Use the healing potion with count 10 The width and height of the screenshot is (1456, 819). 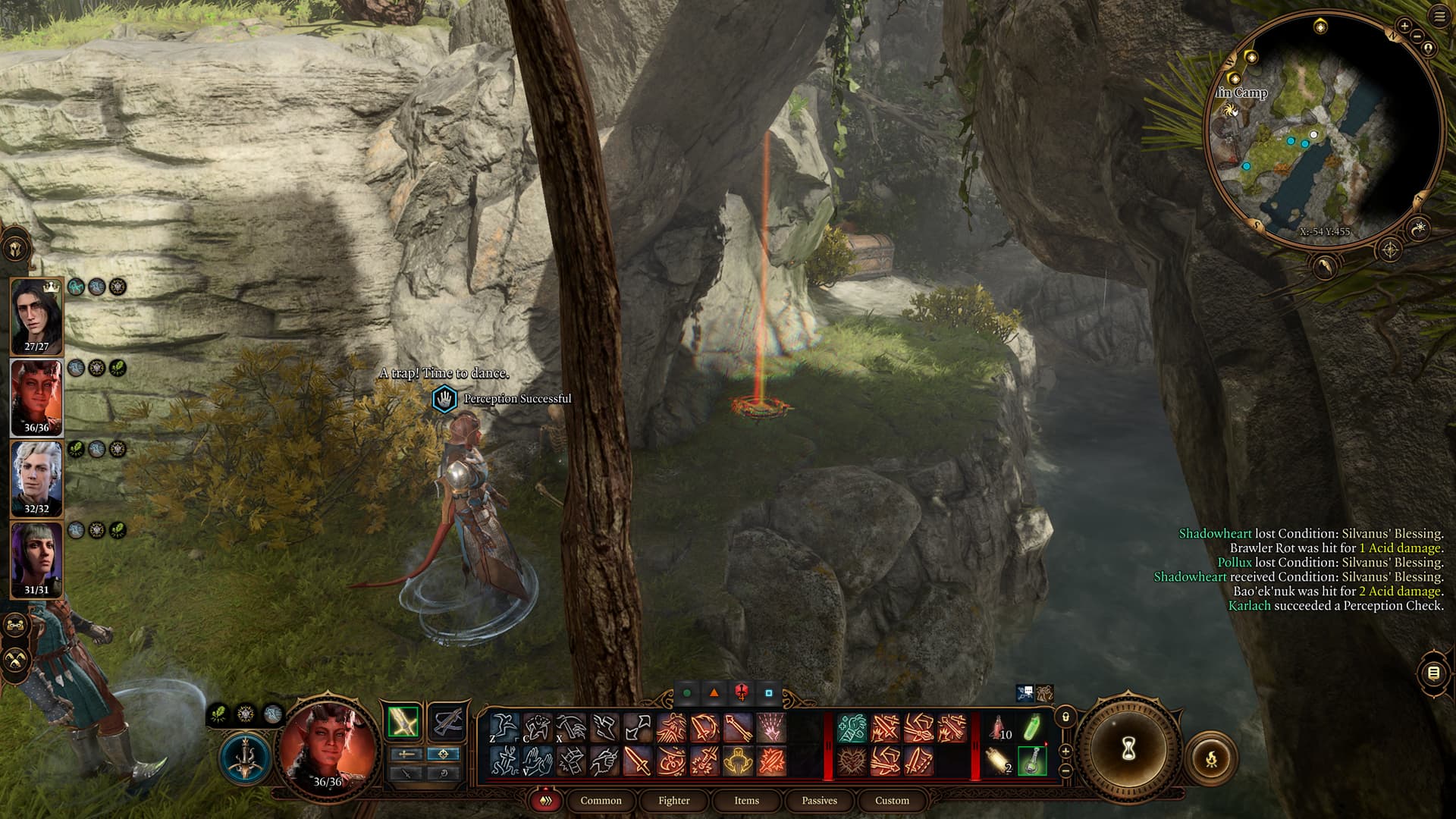click(999, 728)
